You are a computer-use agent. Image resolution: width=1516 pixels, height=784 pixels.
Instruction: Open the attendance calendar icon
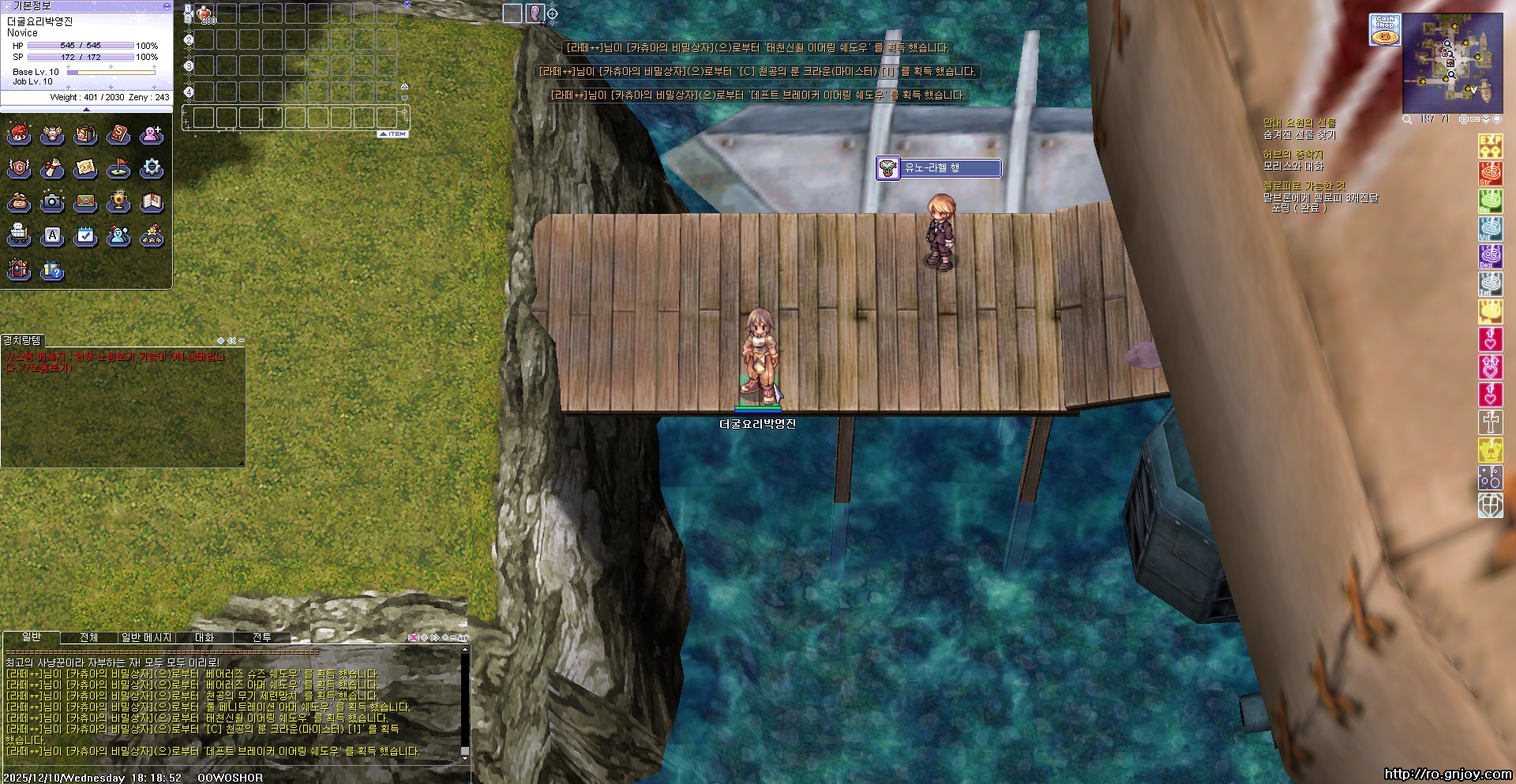[x=85, y=235]
